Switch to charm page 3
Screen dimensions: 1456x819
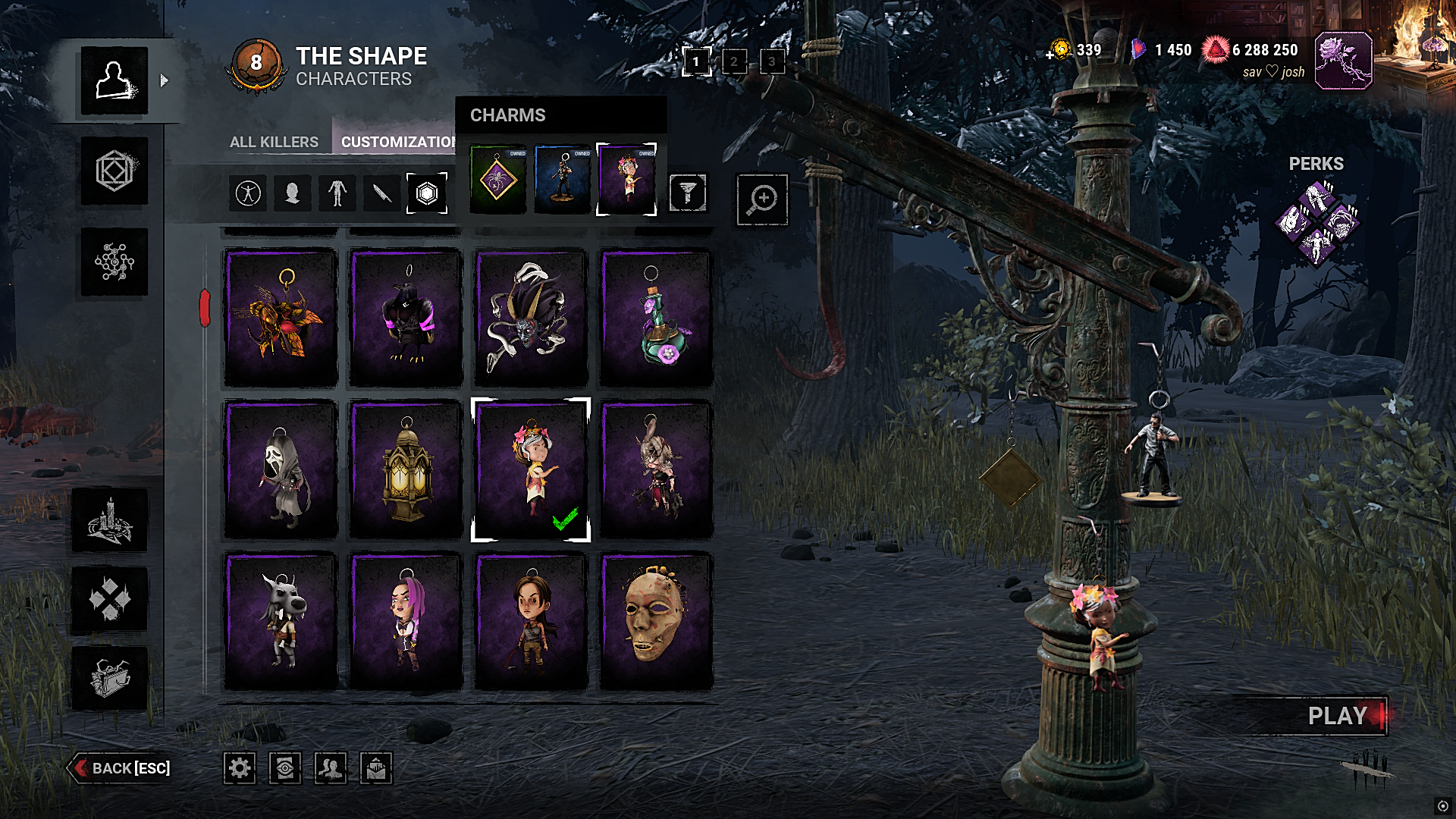[773, 62]
